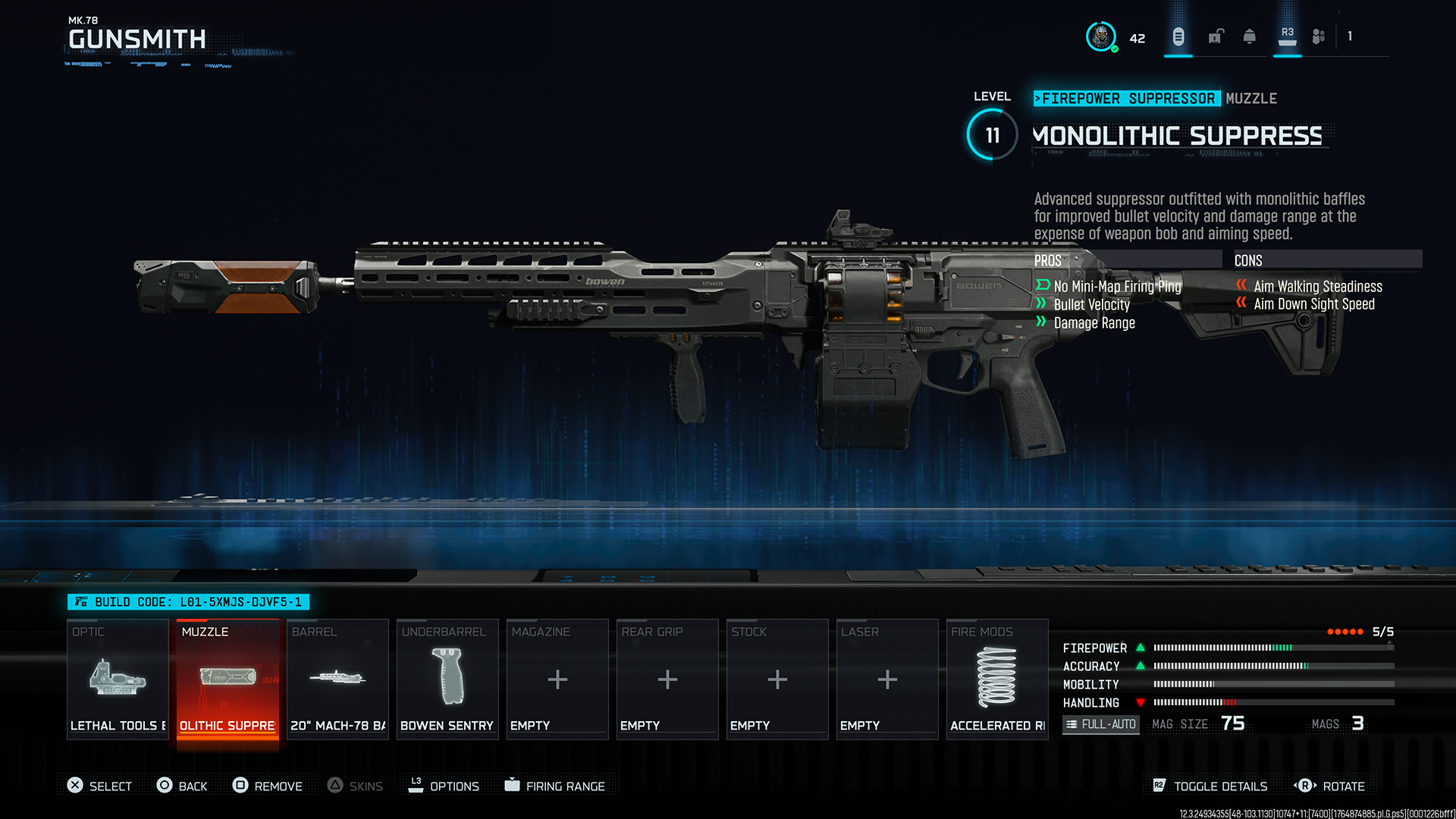Click the unlocked padlock icon in top bar

tap(1216, 36)
